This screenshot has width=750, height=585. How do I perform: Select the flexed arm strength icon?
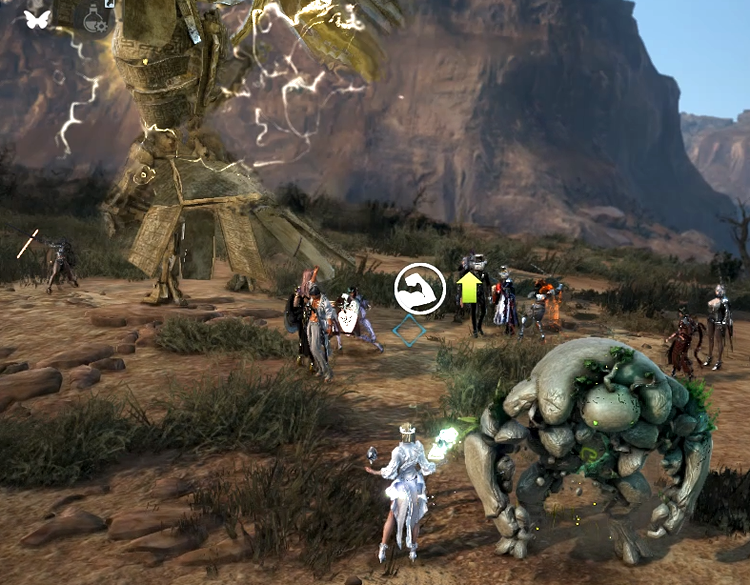(420, 289)
